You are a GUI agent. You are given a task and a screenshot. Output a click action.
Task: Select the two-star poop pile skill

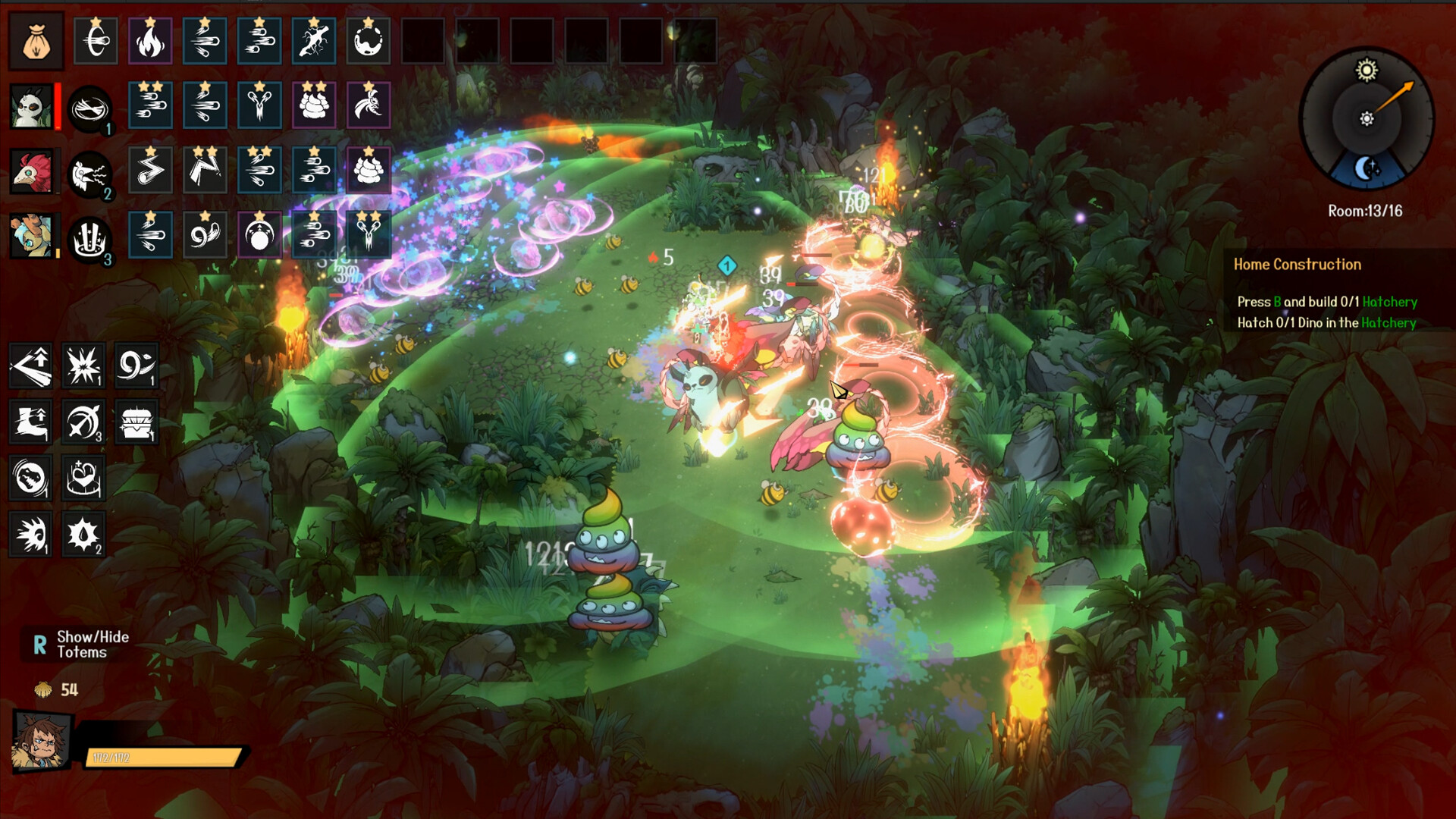point(314,106)
